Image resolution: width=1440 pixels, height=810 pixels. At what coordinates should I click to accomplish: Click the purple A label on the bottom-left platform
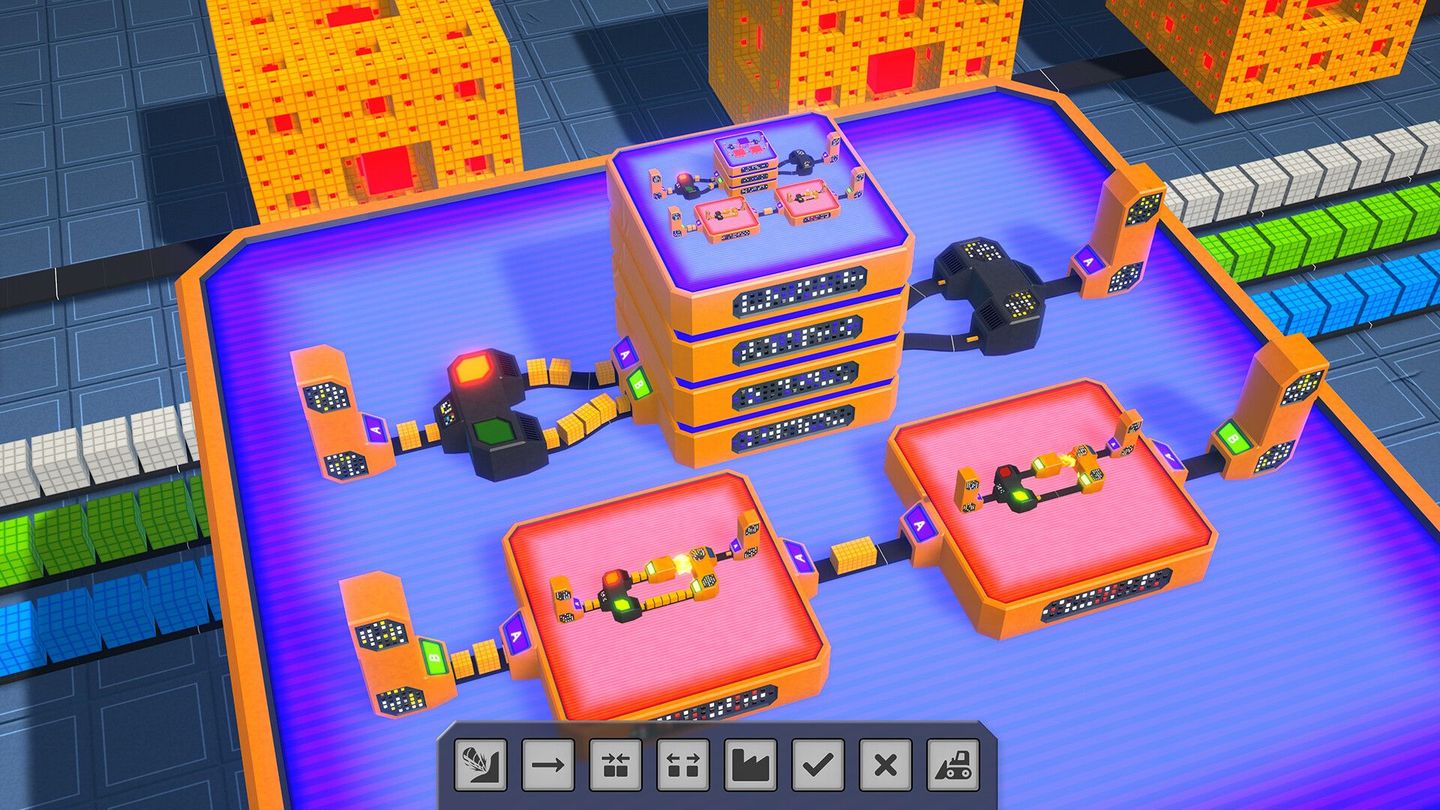tap(517, 632)
